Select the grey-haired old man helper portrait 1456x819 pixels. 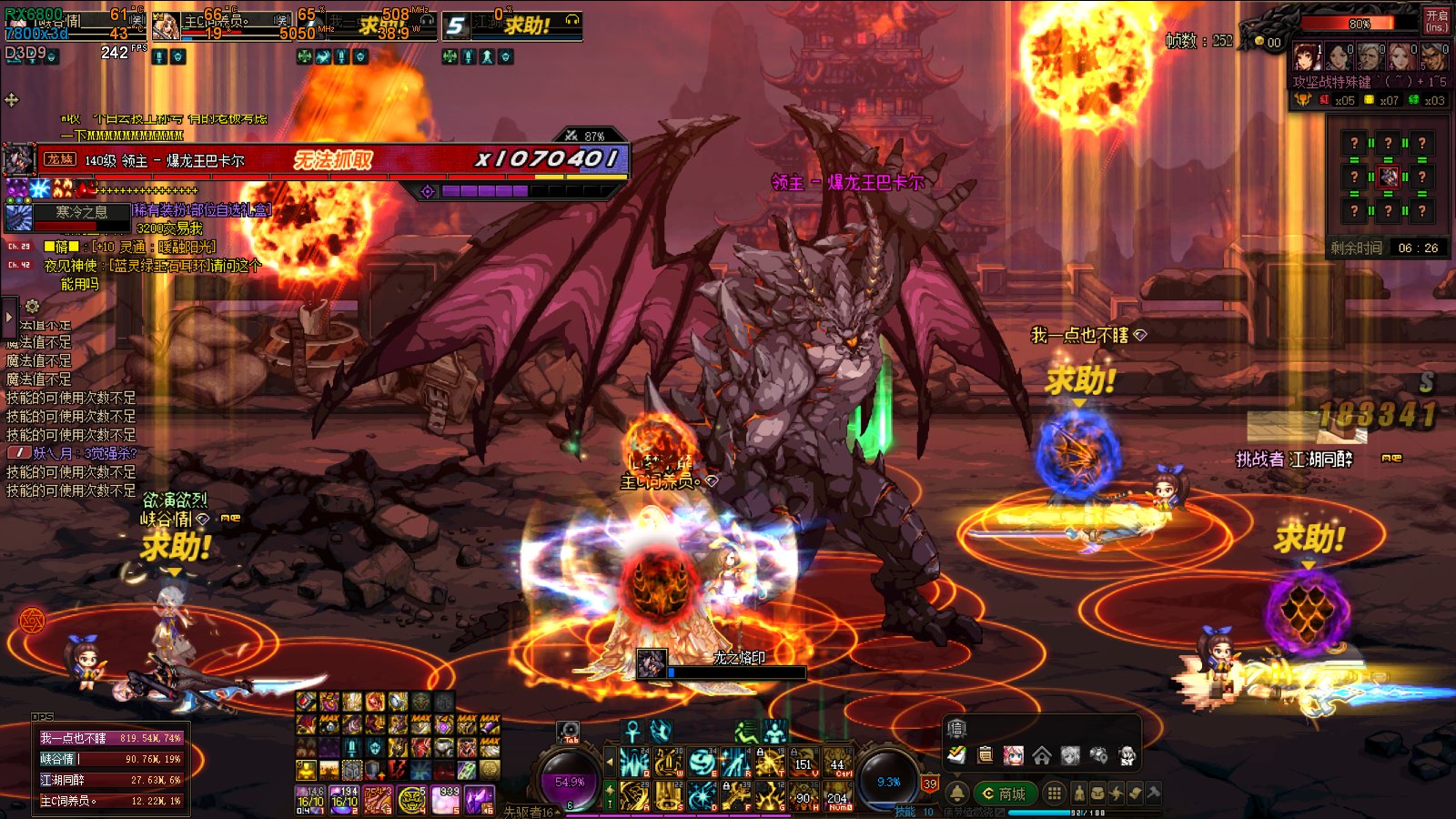[1370, 56]
